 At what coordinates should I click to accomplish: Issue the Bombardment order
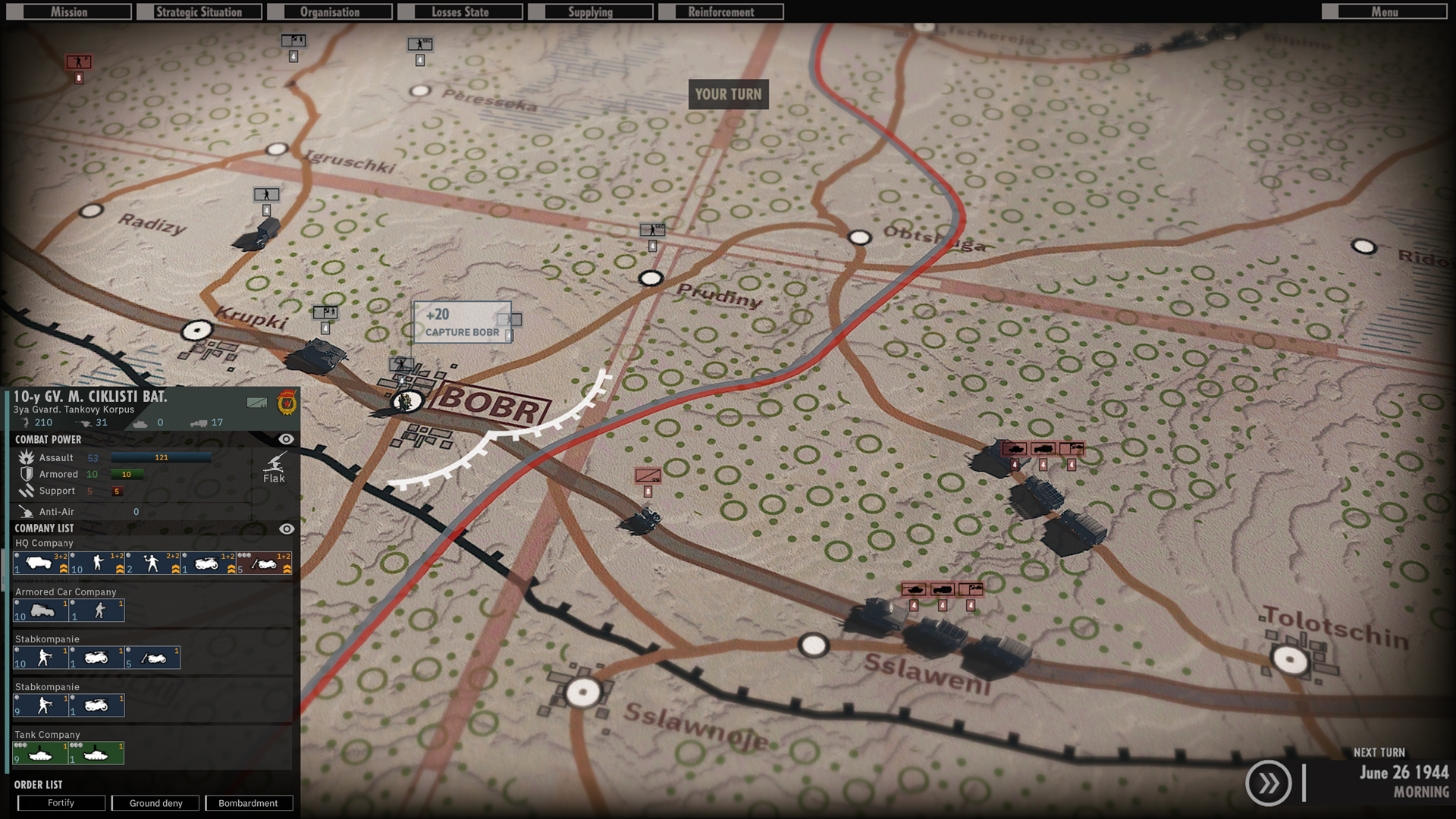coord(249,802)
